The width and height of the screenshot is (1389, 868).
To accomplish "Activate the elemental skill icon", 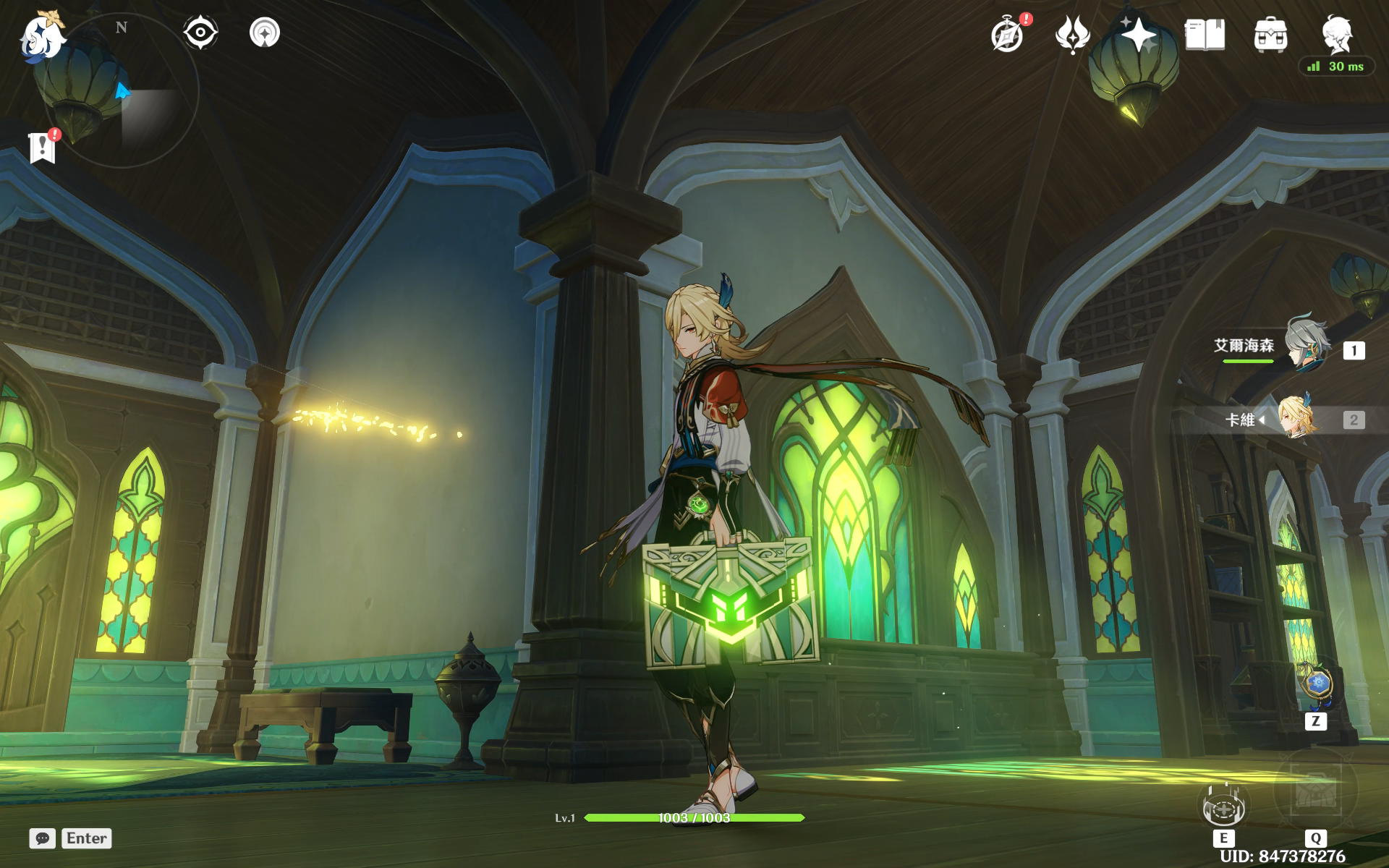I will pyautogui.click(x=1223, y=803).
